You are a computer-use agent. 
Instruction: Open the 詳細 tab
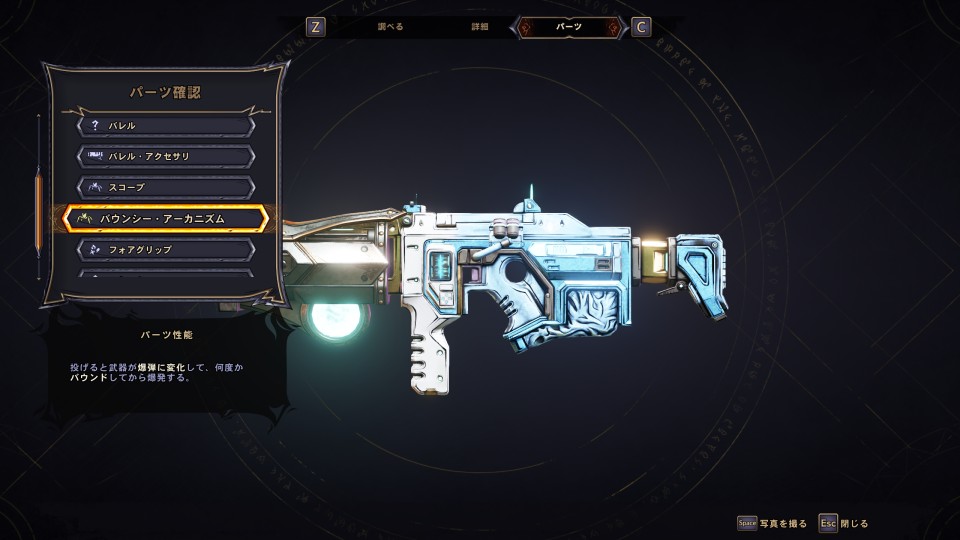point(480,27)
